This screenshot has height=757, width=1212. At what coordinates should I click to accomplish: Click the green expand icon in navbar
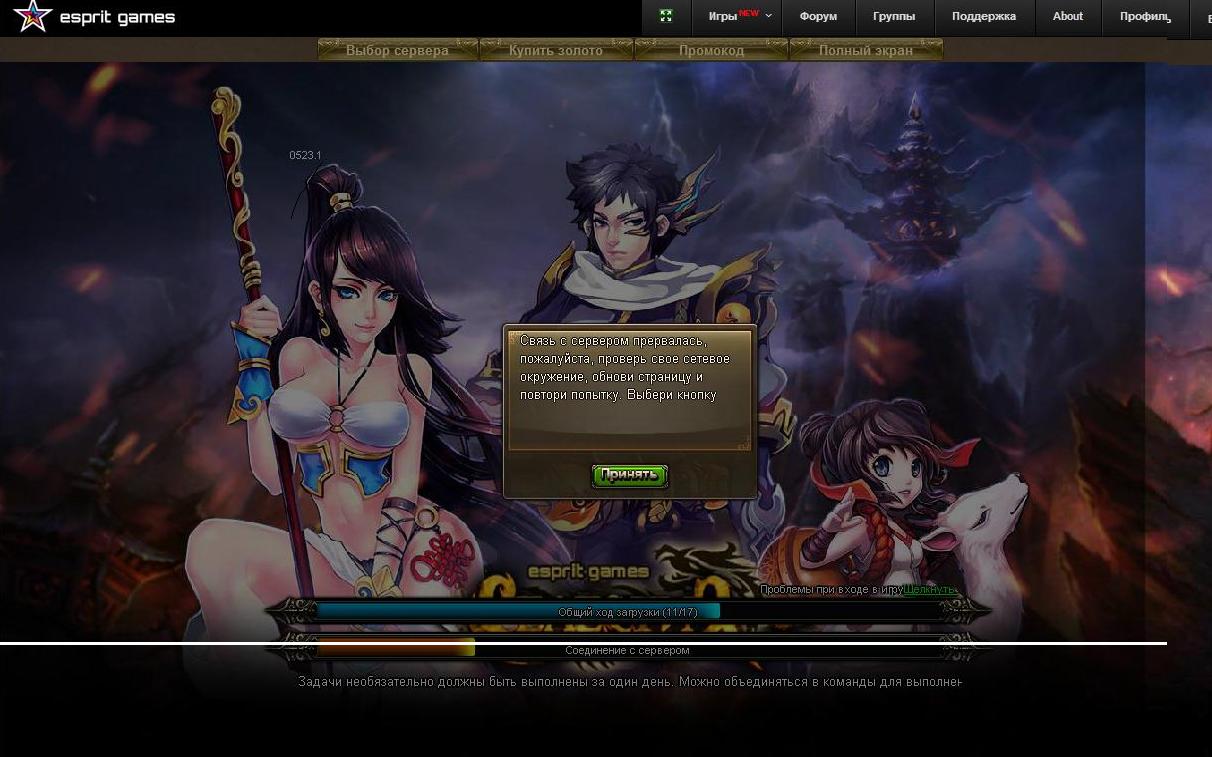pos(666,17)
